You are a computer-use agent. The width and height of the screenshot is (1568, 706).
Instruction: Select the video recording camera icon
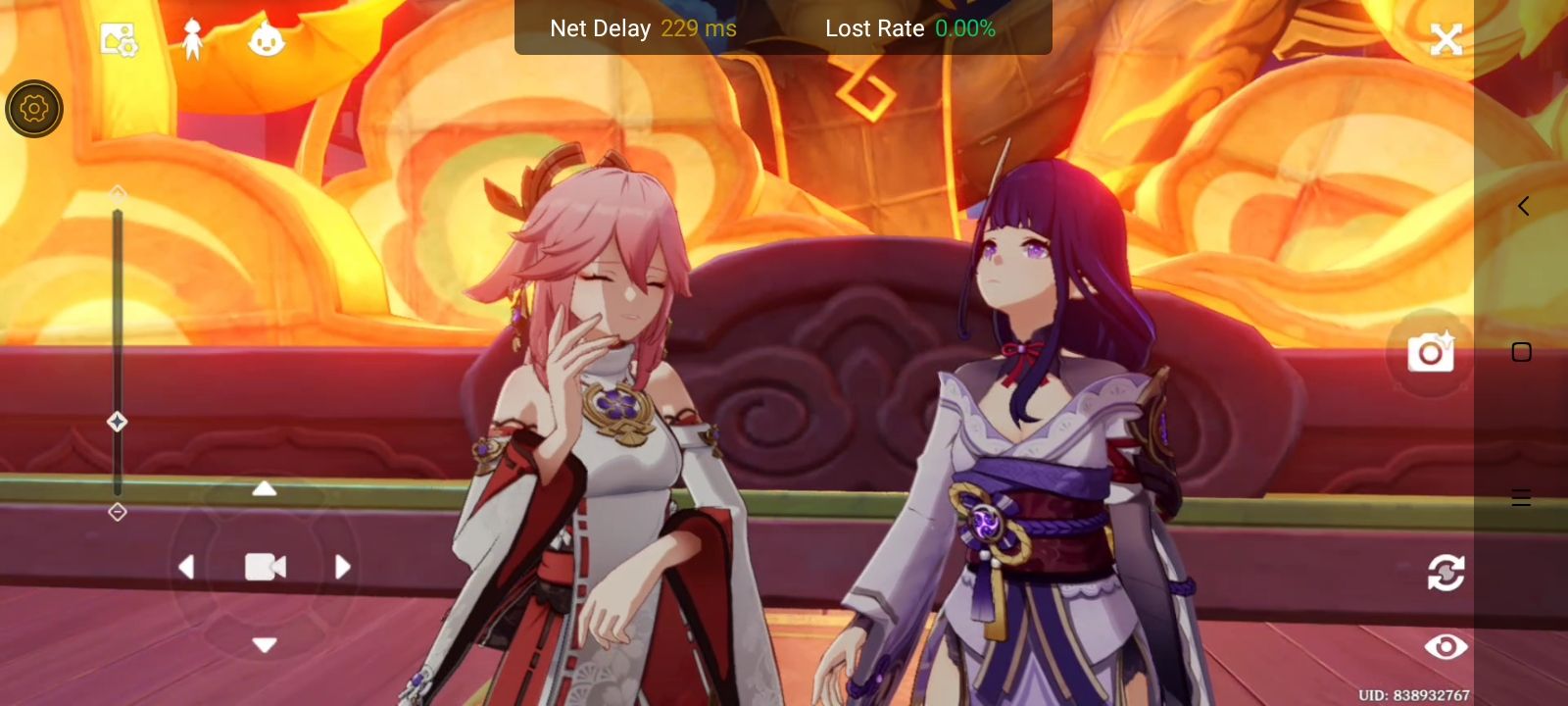[265, 567]
